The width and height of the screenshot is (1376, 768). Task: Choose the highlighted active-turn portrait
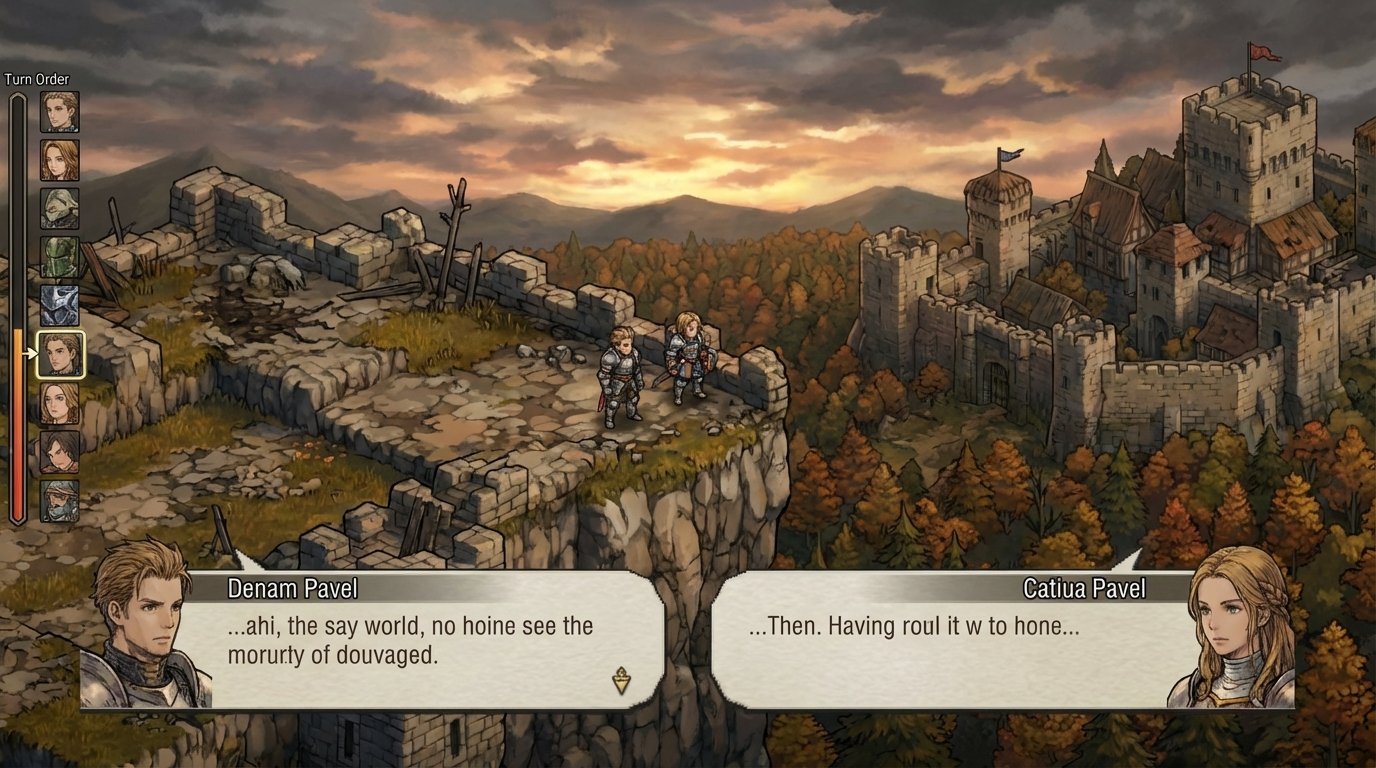click(x=60, y=355)
